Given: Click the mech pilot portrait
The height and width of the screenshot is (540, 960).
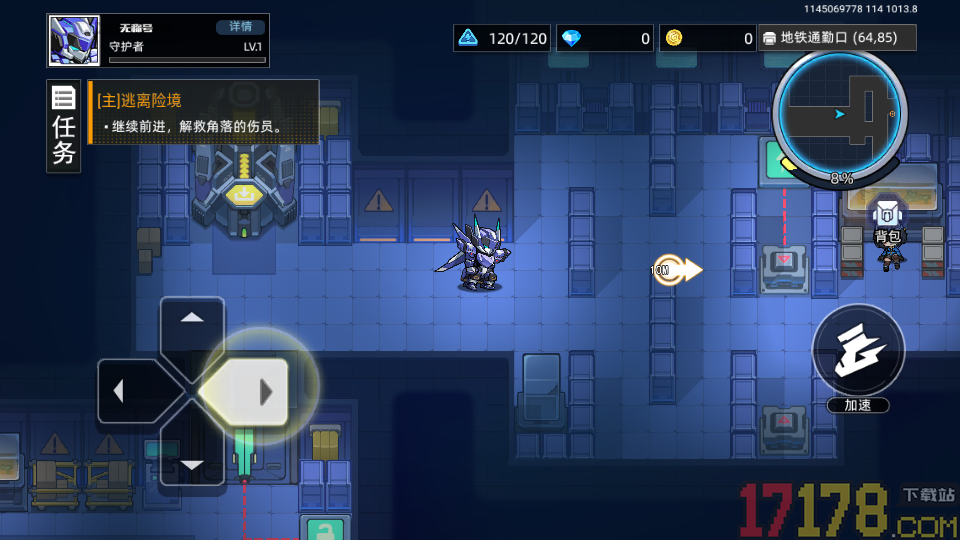Looking at the screenshot, I should tap(74, 41).
